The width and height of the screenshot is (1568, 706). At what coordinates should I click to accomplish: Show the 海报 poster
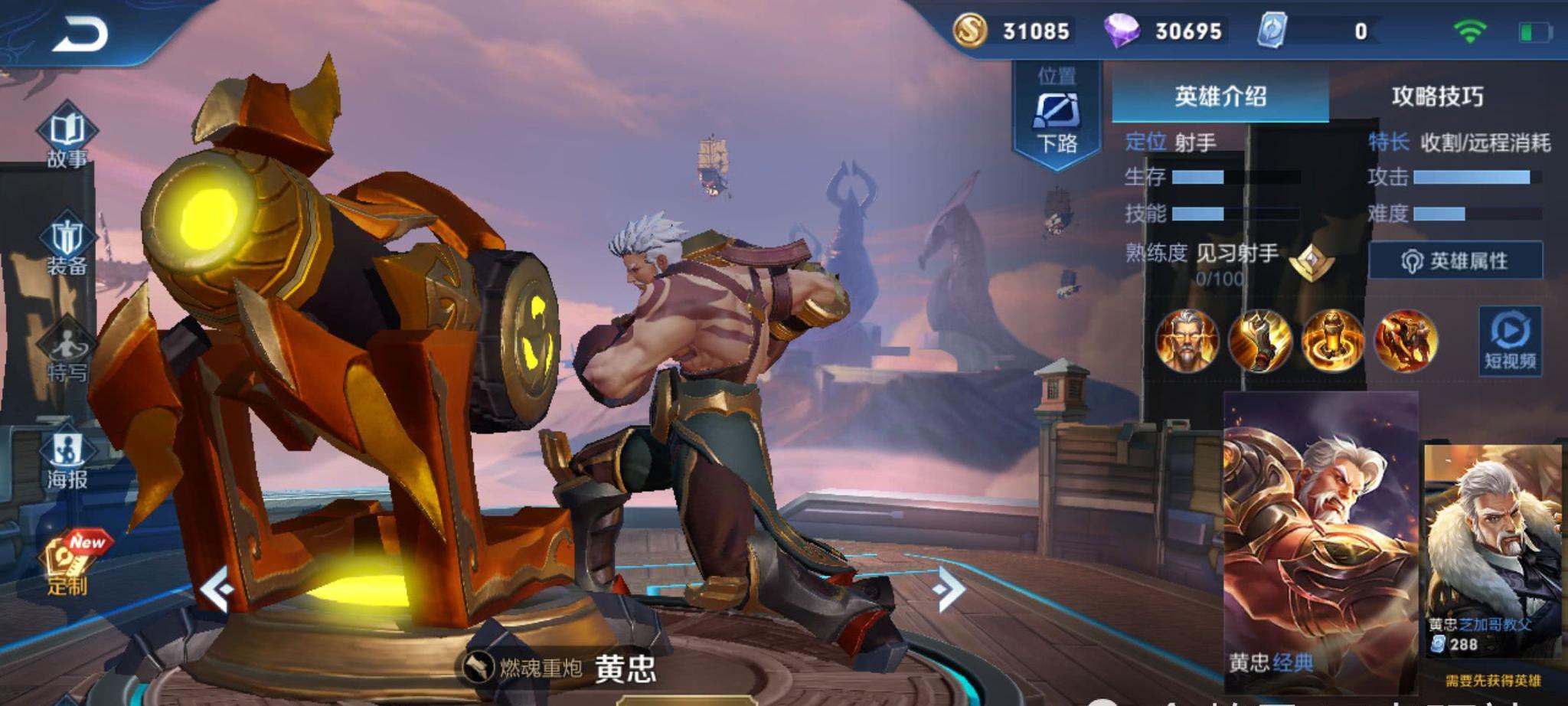tap(67, 459)
